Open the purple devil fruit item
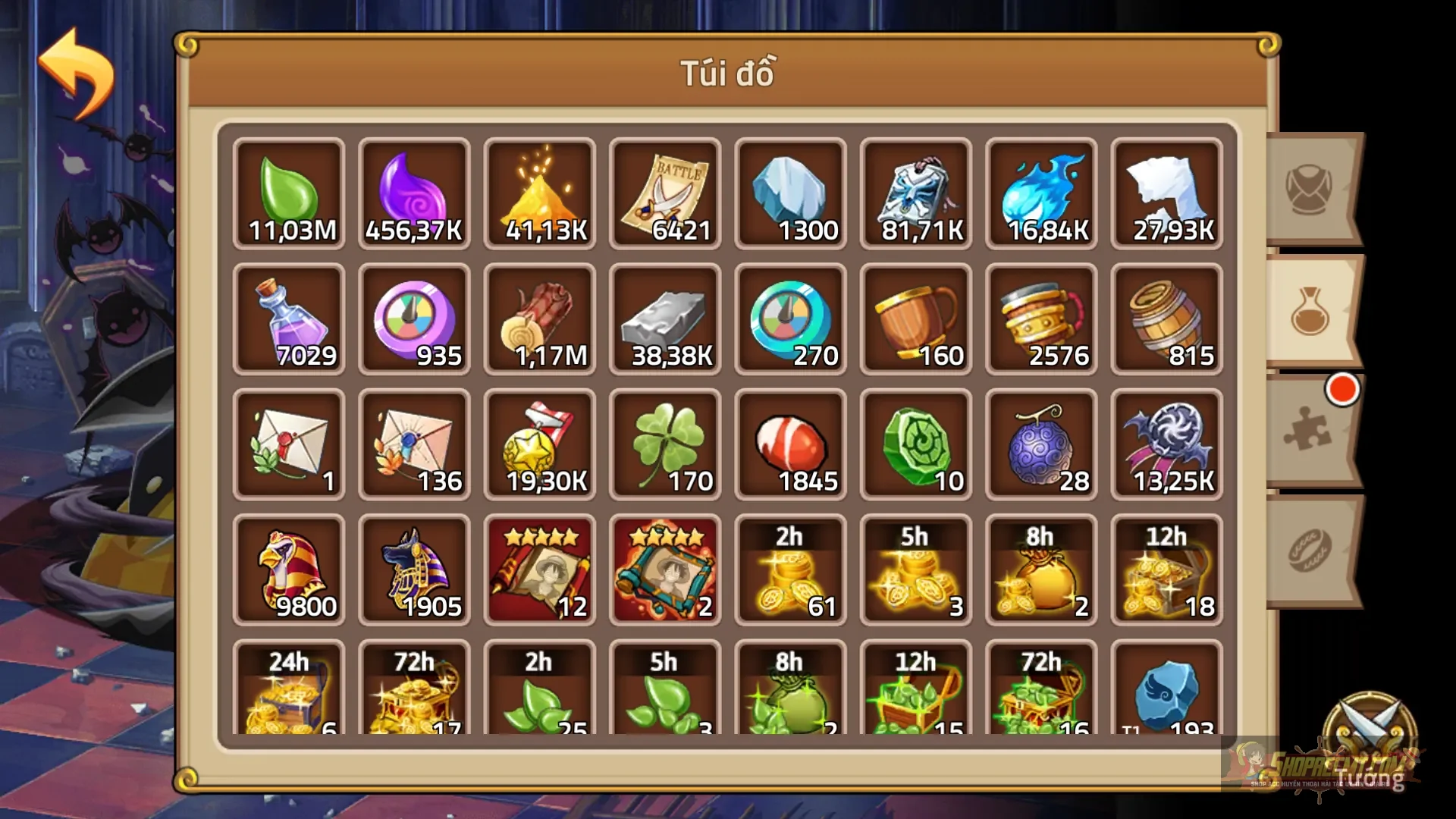The width and height of the screenshot is (1456, 819). pos(1041,444)
